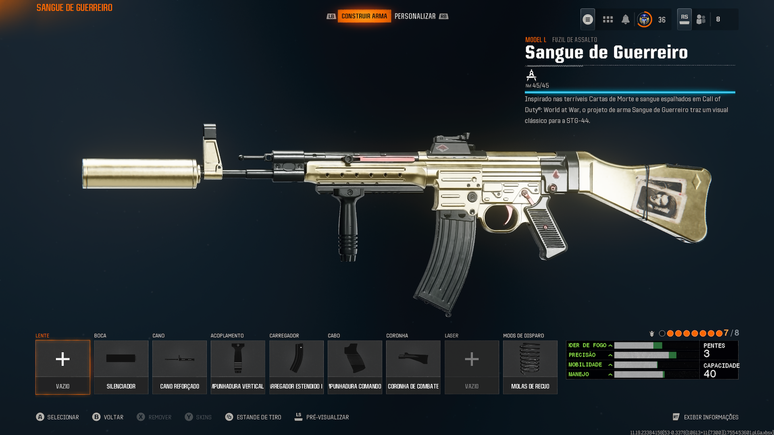Choose the Coronha de Combate stock slot
This screenshot has width=774, height=435.
click(413, 366)
